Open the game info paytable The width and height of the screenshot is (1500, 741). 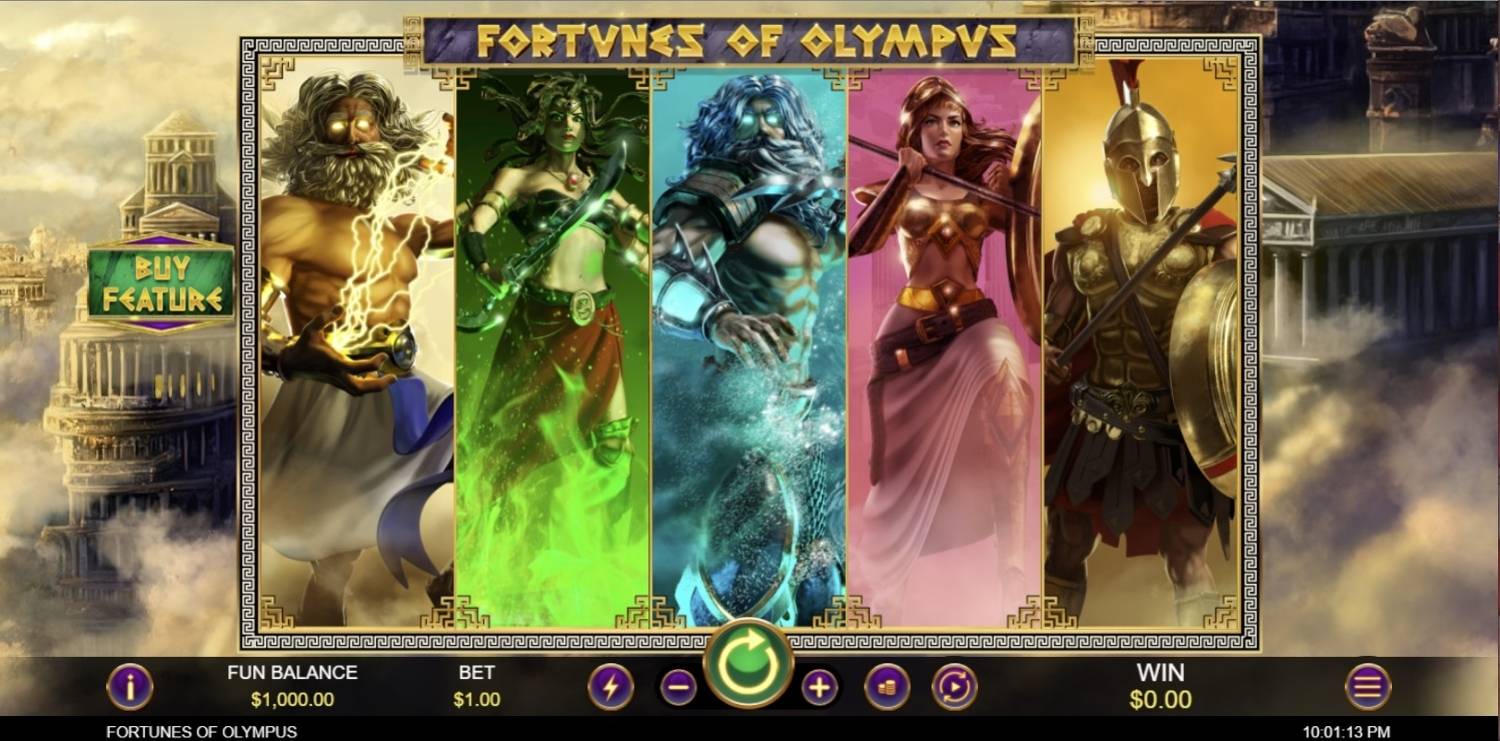(x=131, y=688)
